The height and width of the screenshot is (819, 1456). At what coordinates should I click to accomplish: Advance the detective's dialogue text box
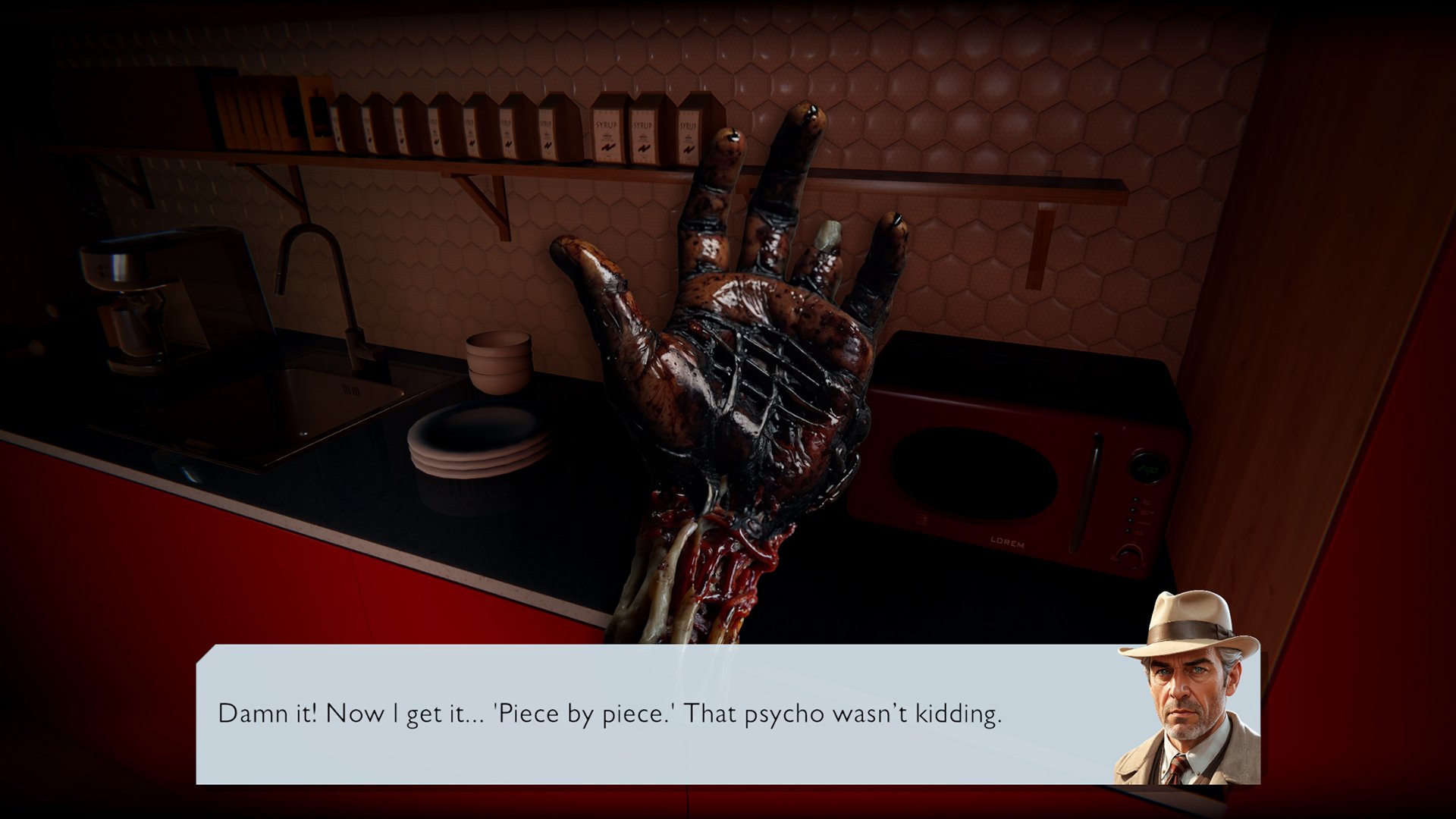(x=652, y=714)
